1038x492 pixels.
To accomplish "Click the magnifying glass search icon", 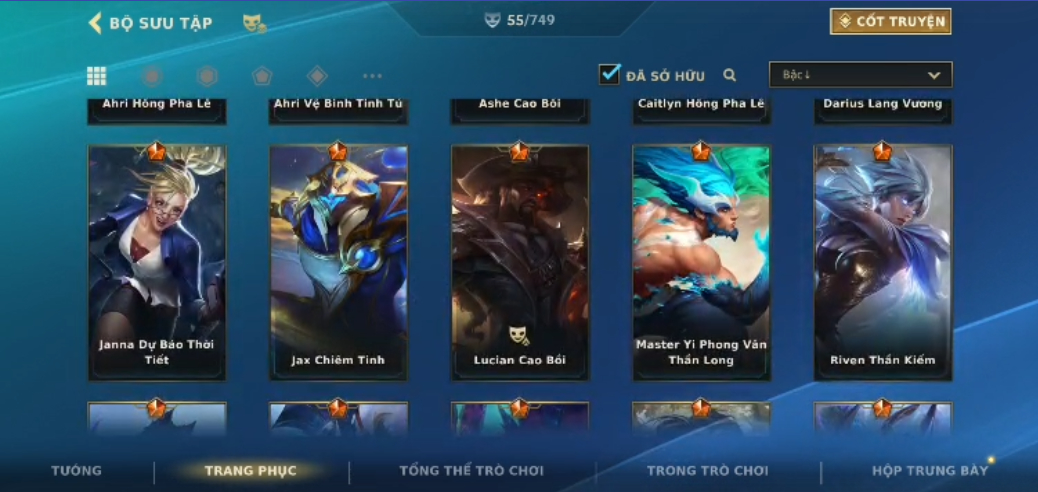I will pyautogui.click(x=730, y=75).
